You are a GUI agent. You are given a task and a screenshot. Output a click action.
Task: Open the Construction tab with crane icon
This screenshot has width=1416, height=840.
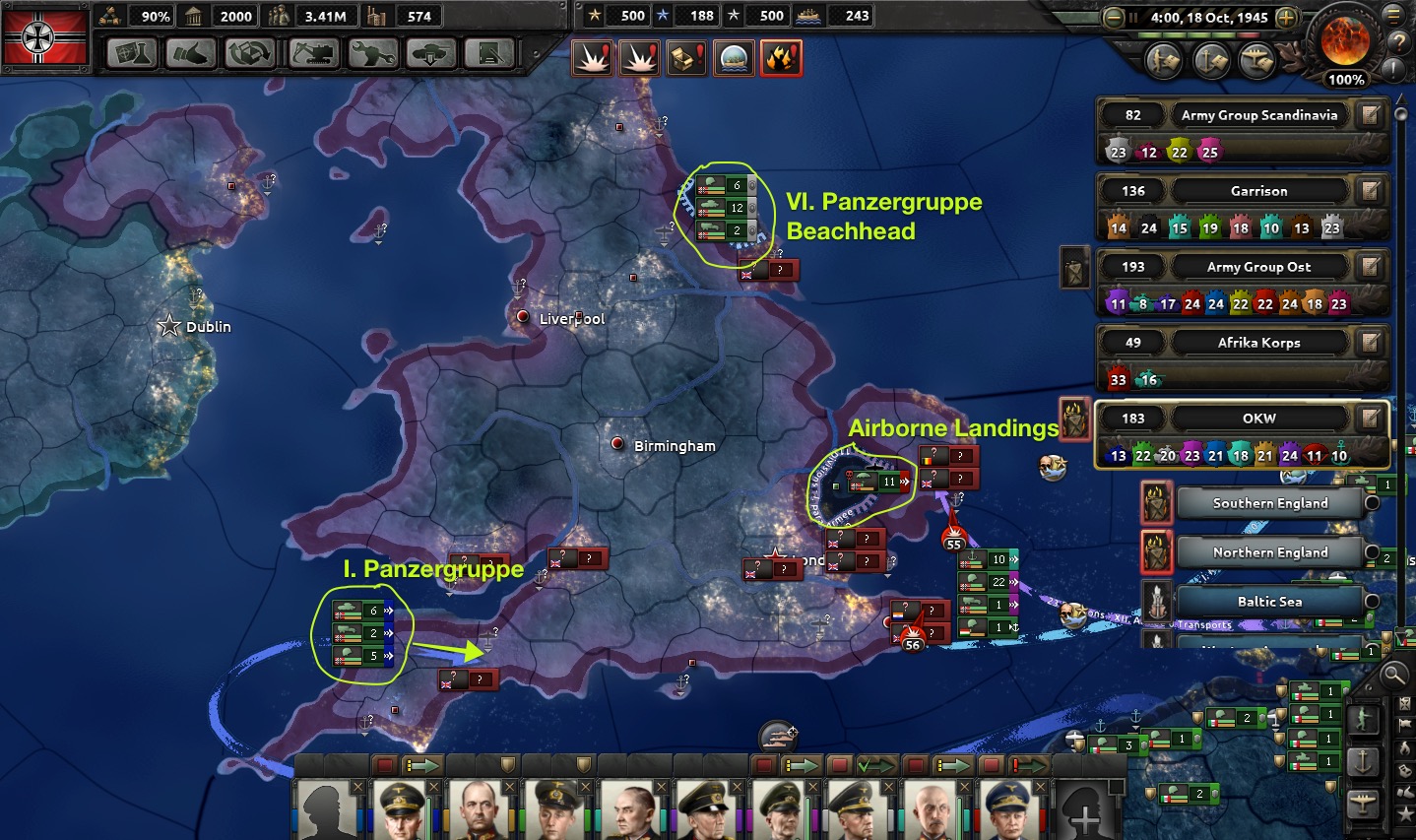pos(311,53)
